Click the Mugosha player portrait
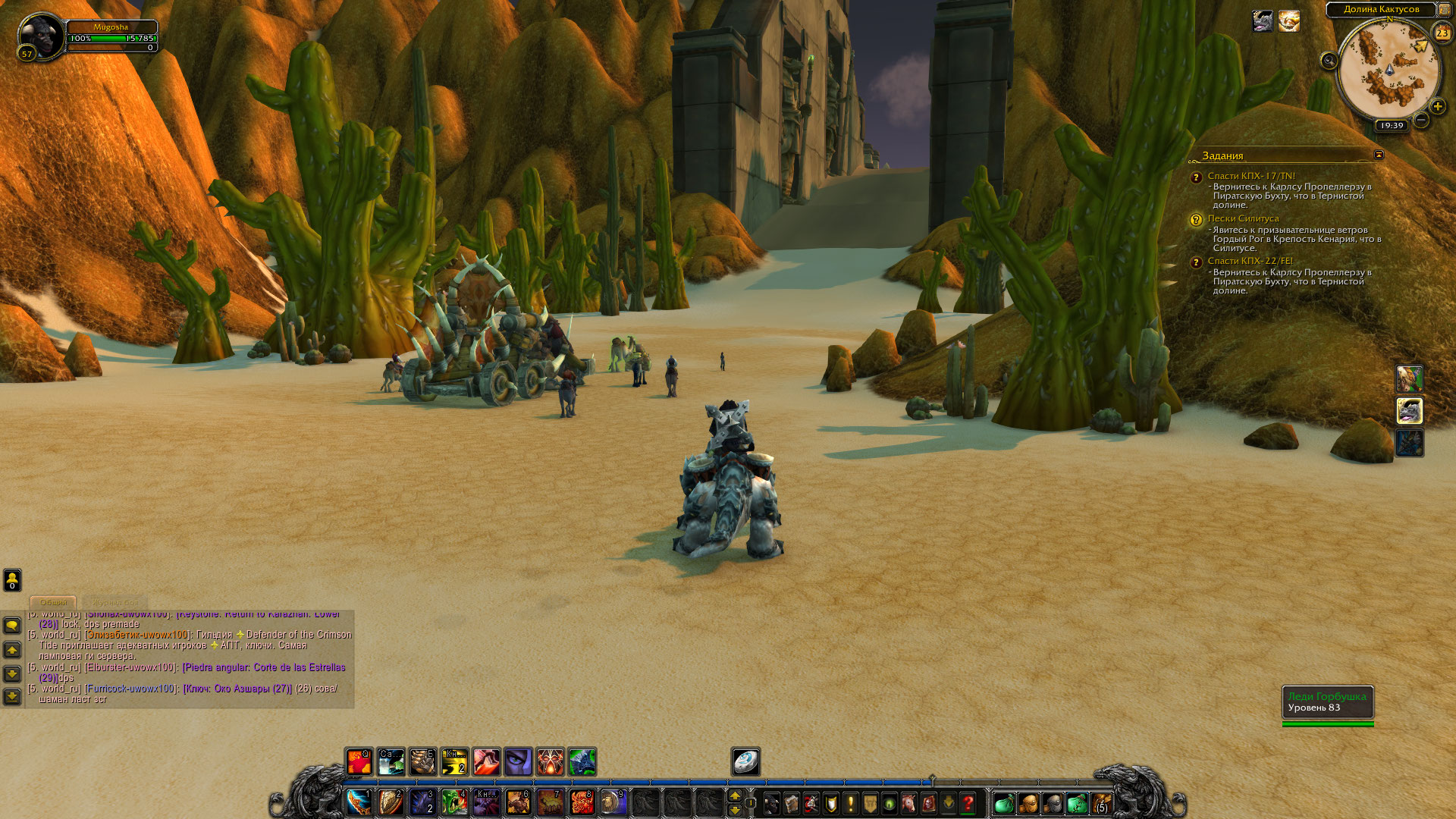Screen dimensions: 1456x819 pyautogui.click(x=40, y=35)
